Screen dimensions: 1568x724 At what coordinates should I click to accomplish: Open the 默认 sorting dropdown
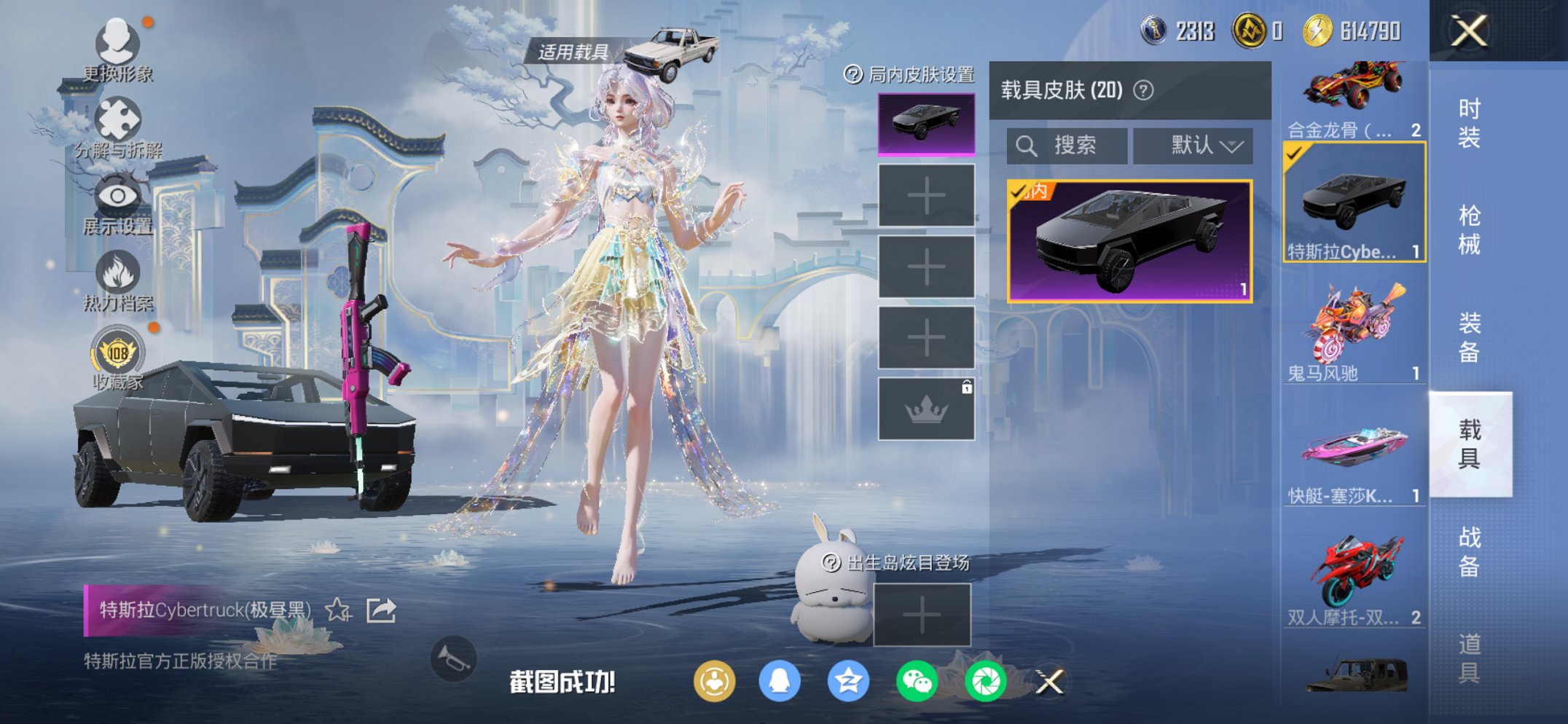pyautogui.click(x=1192, y=145)
